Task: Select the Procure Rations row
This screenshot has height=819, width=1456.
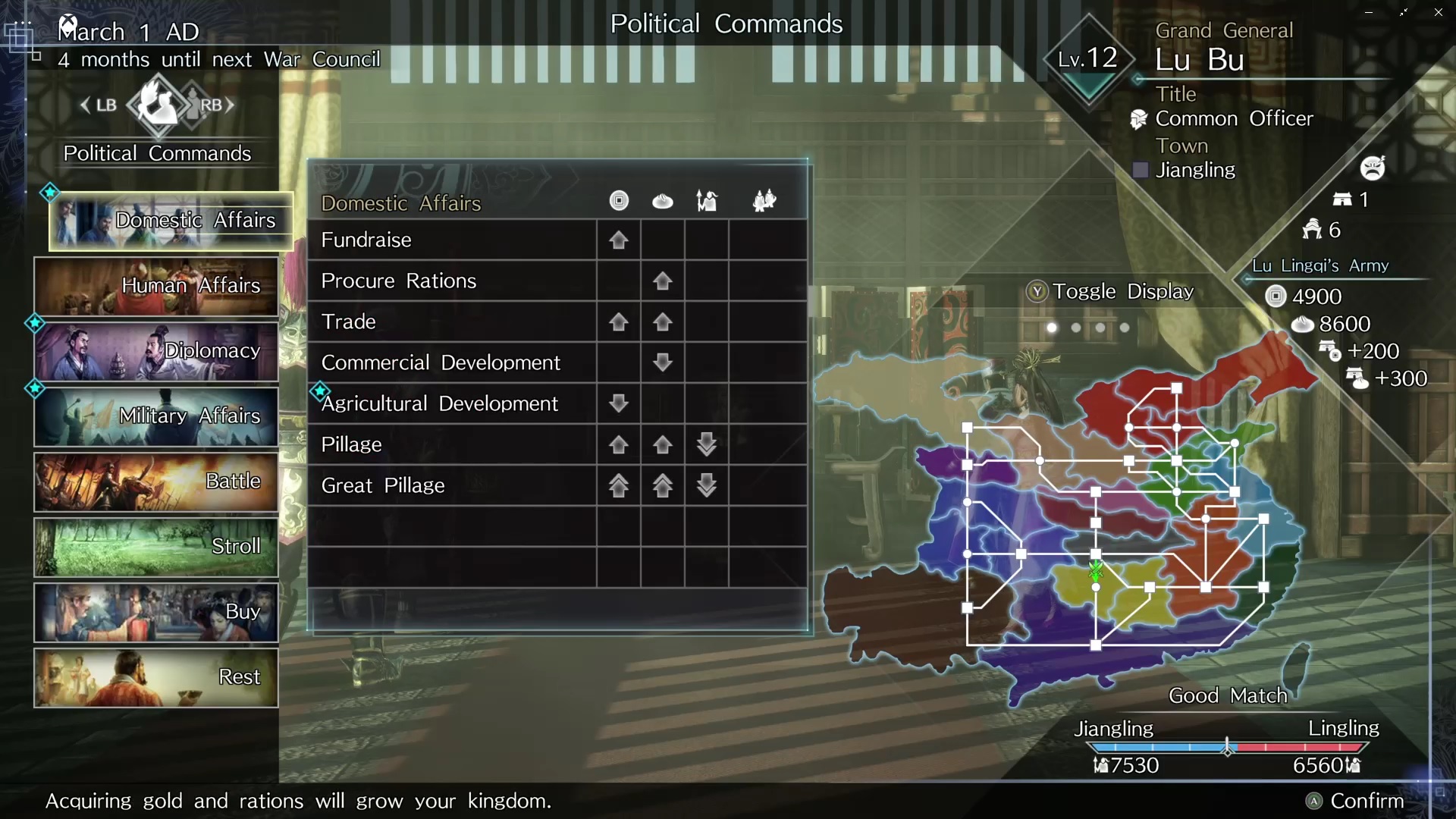Action: tap(452, 281)
